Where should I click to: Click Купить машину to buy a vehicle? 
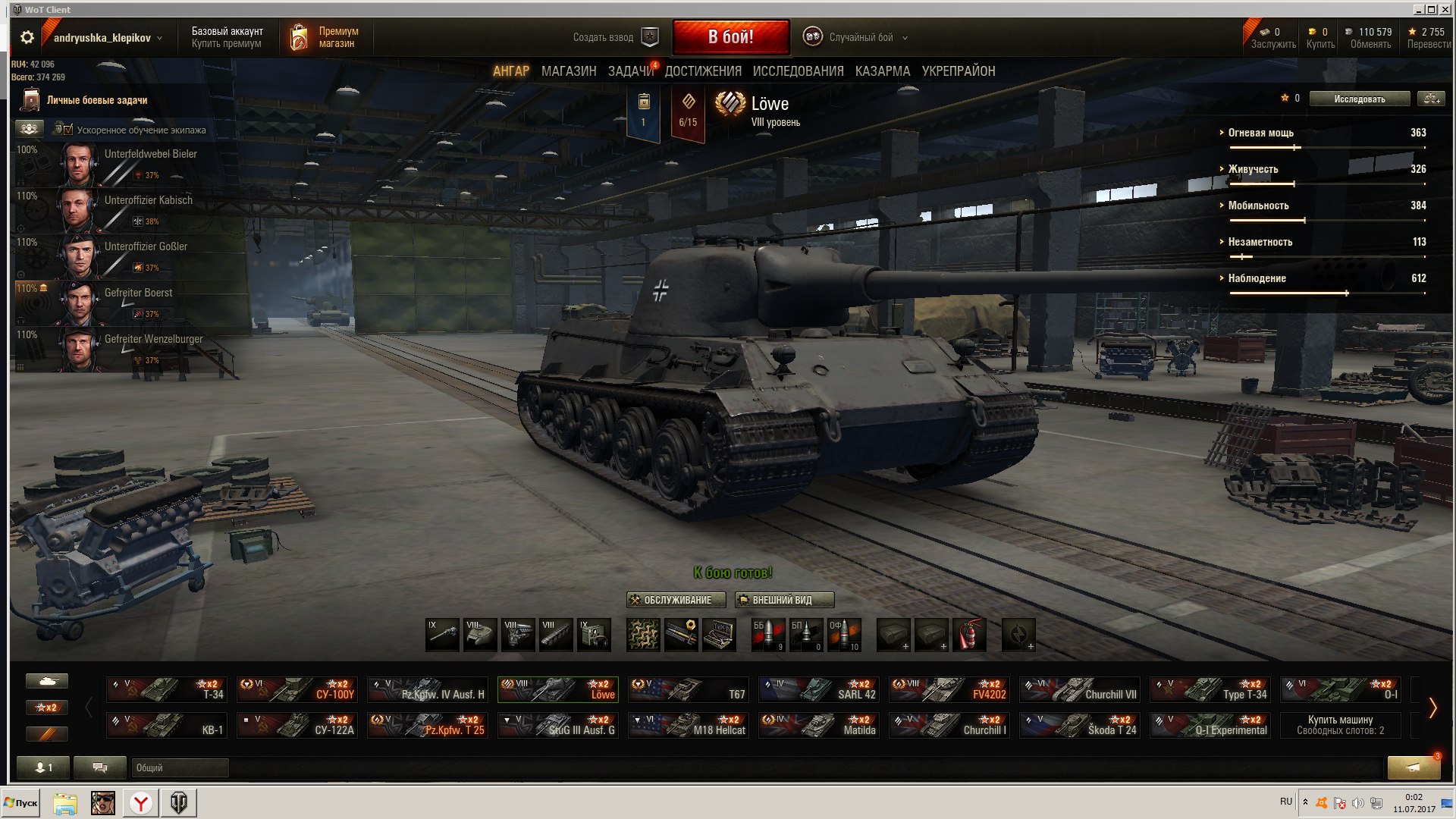coord(1340,725)
